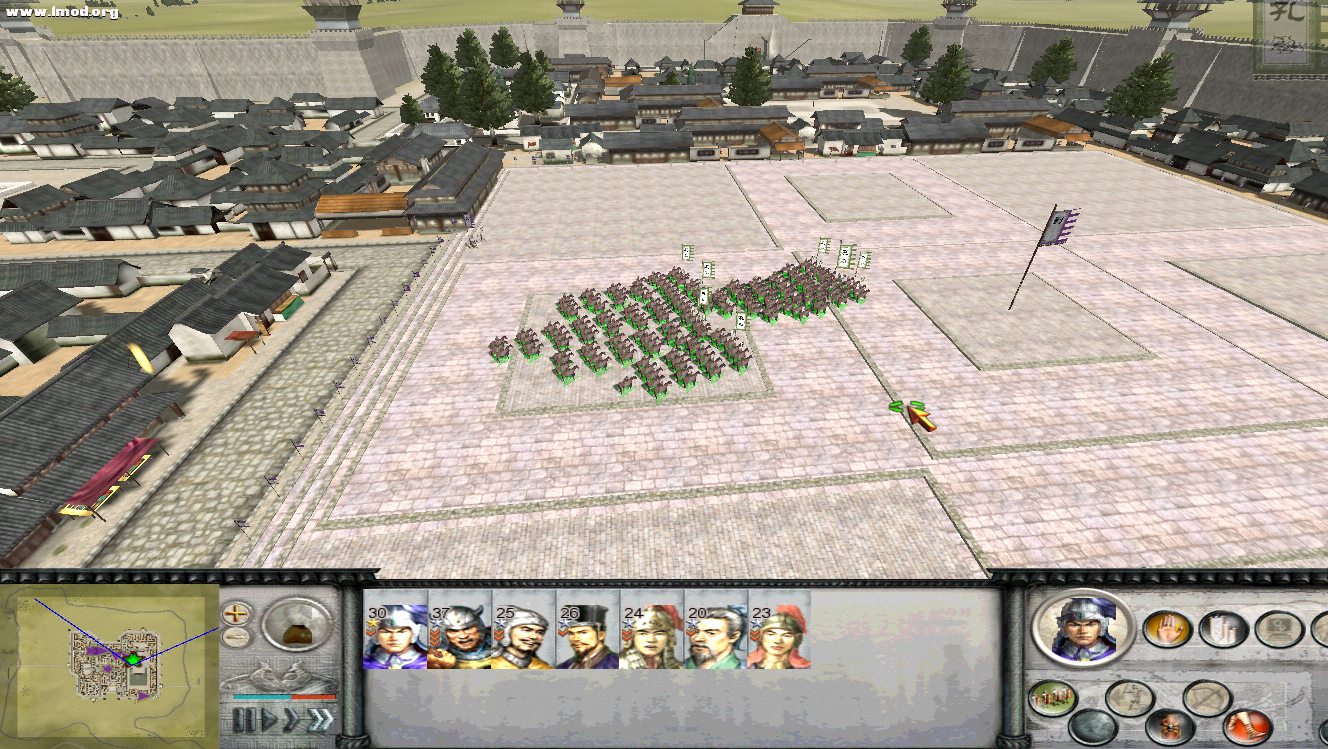Screen dimensions: 1328x749
Task: Pause the battle
Action: 245,718
